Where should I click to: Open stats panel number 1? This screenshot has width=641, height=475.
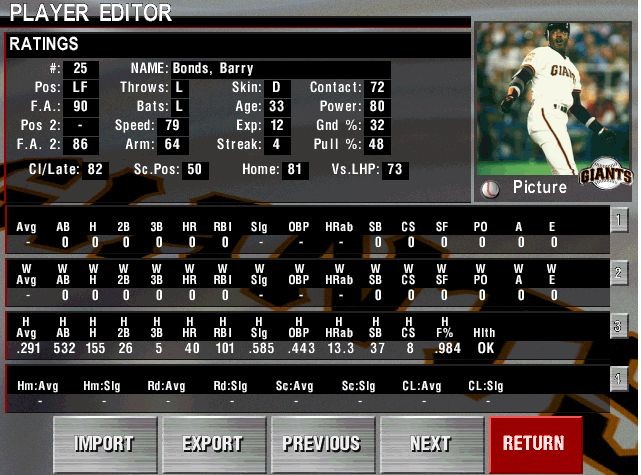coord(620,220)
